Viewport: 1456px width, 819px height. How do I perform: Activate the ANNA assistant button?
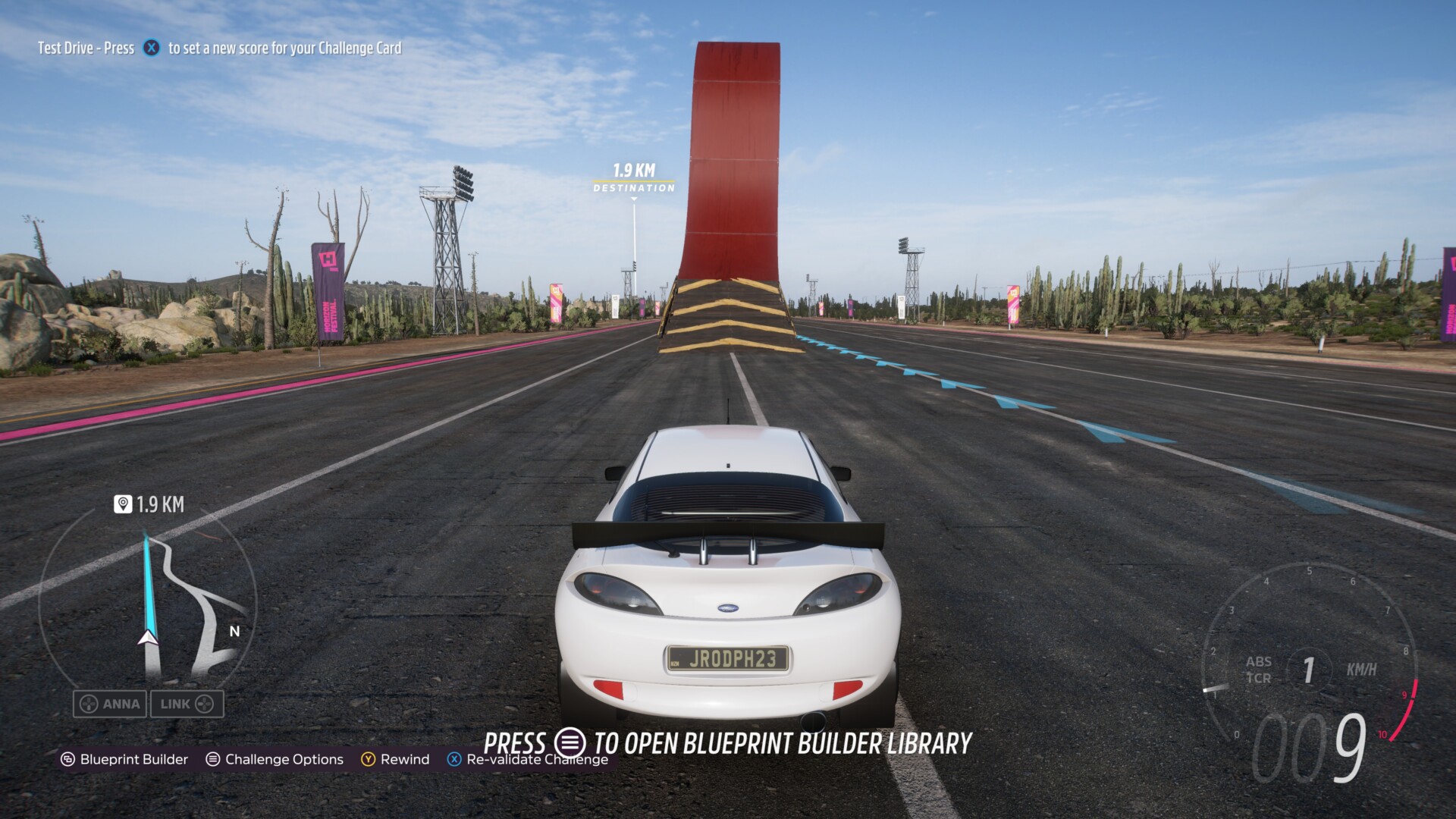[110, 704]
